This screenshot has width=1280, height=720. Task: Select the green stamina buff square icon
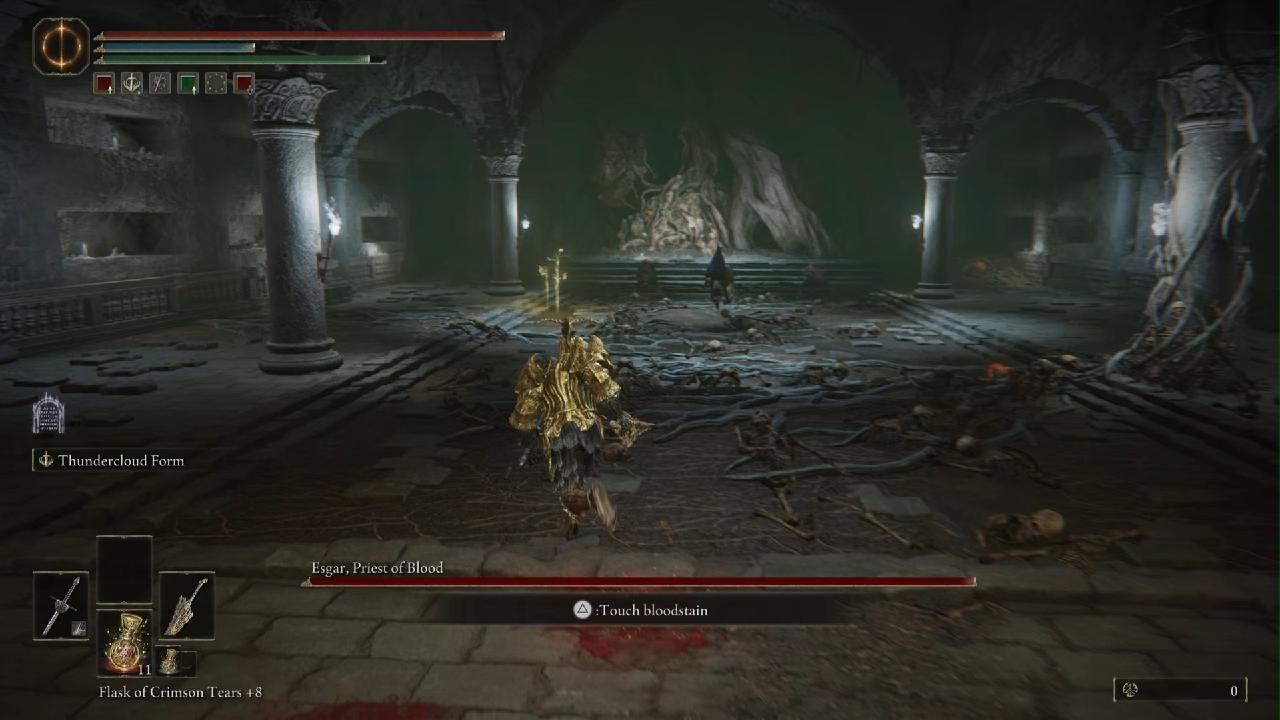186,84
